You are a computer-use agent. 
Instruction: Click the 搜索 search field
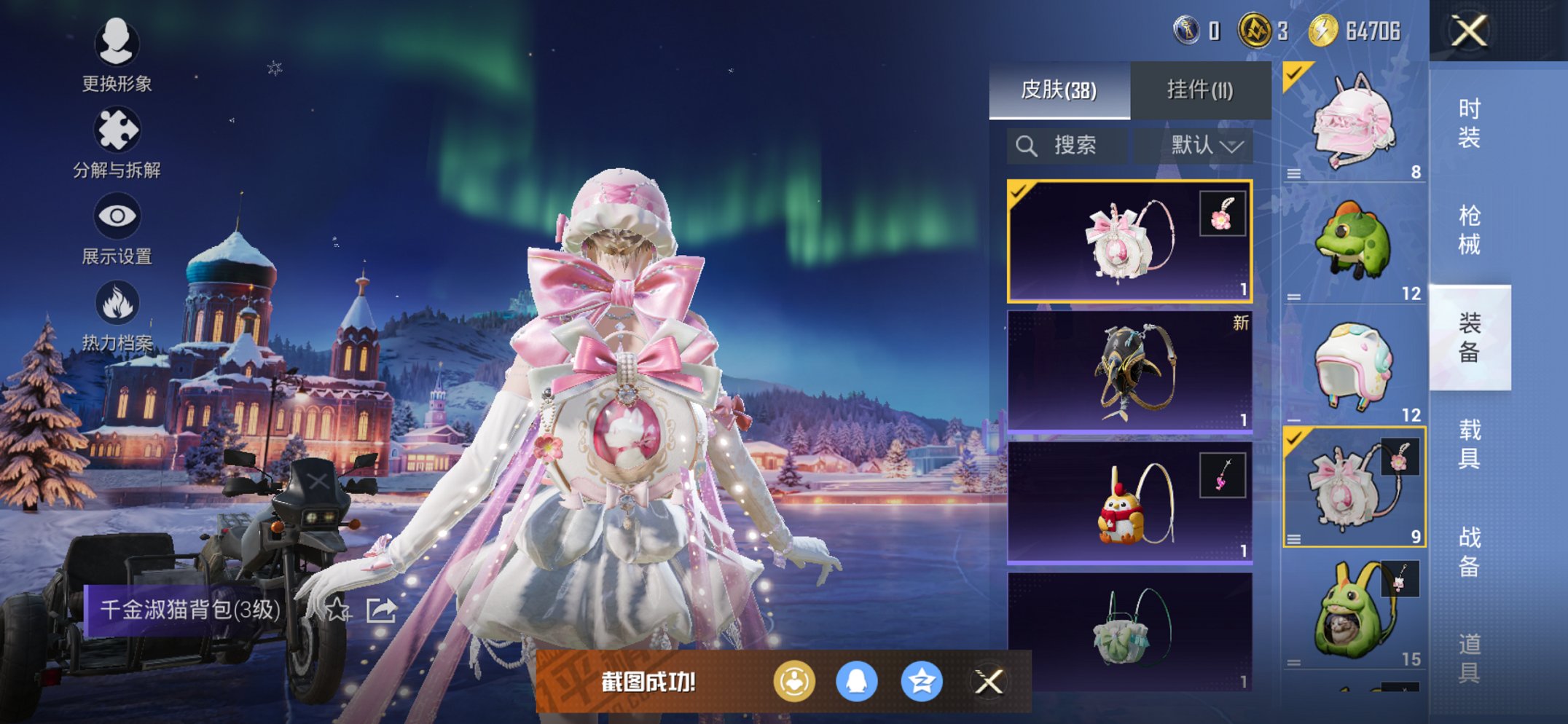coord(1067,146)
